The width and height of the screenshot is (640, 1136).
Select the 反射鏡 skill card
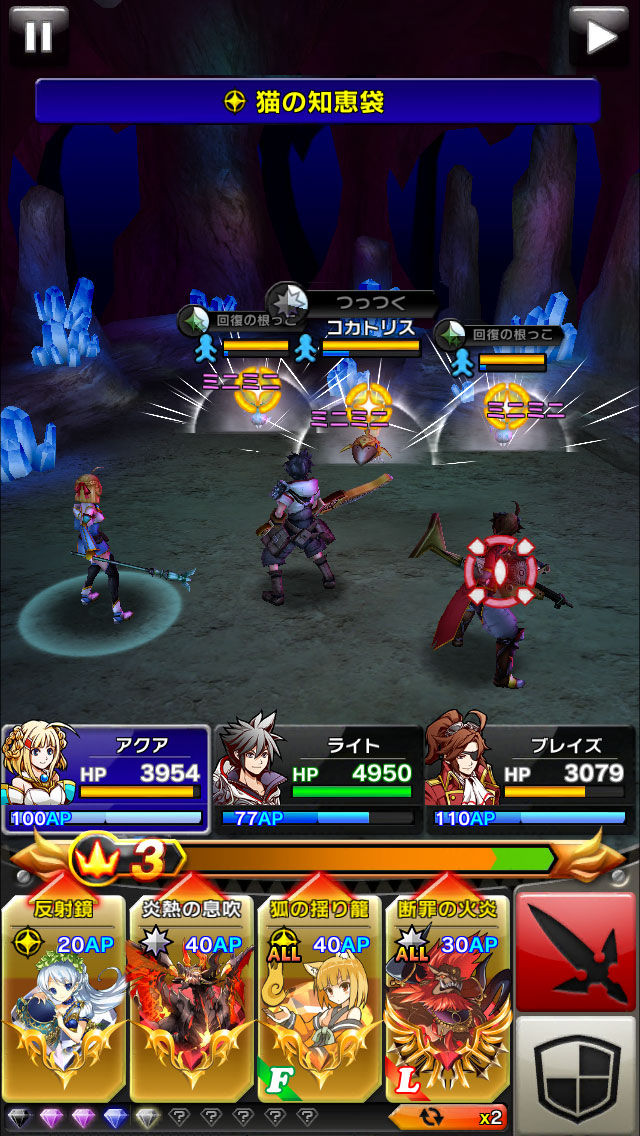(65, 1000)
